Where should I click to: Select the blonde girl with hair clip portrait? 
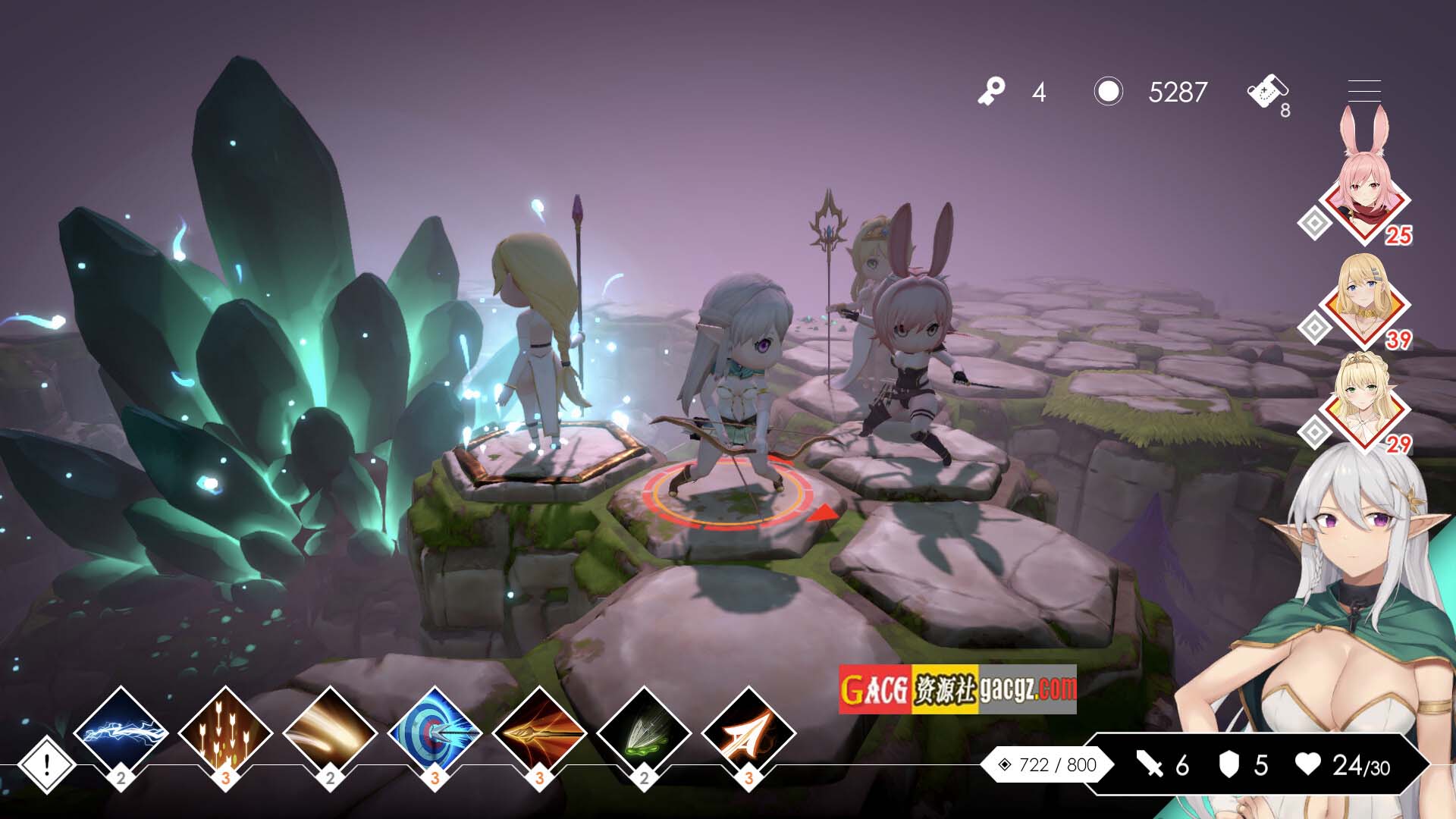[1364, 302]
